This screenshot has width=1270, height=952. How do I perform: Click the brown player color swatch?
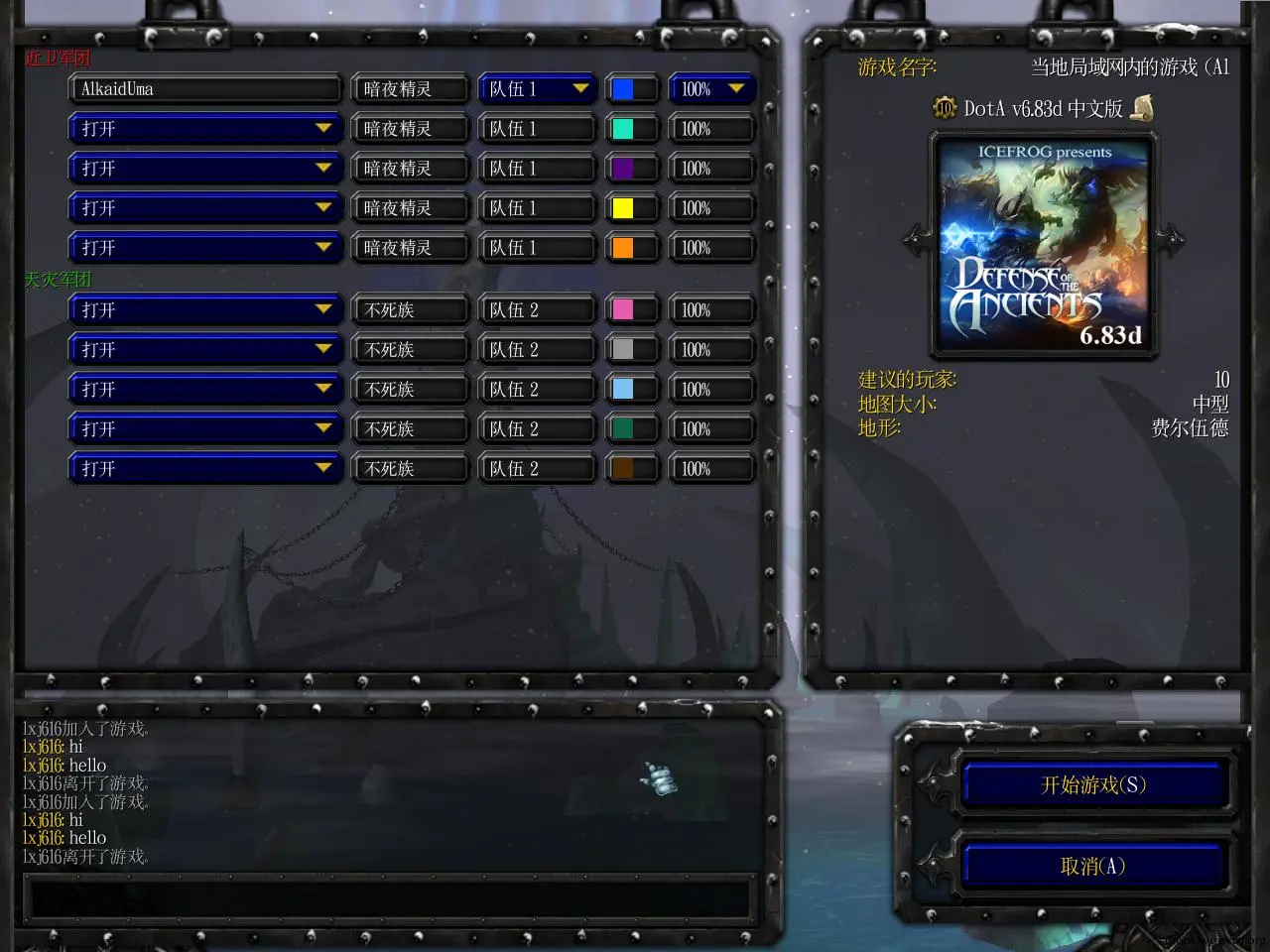click(623, 469)
